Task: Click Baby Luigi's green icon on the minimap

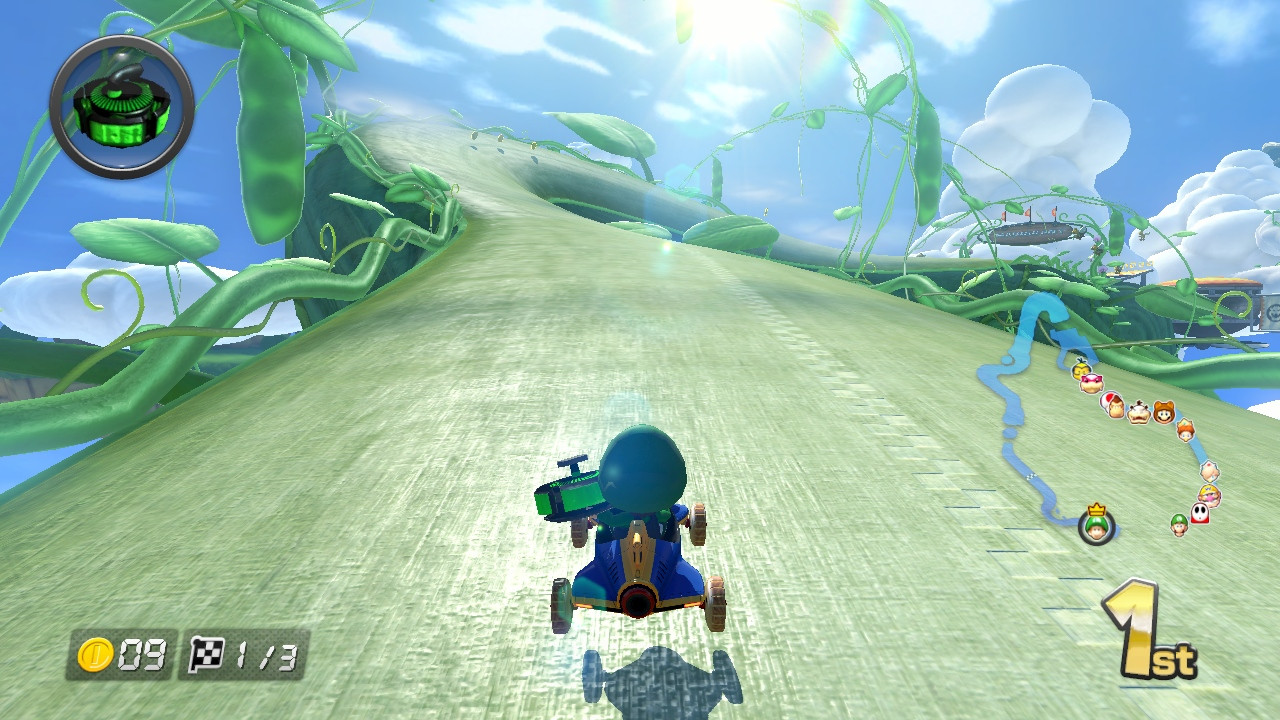Action: point(1179,524)
